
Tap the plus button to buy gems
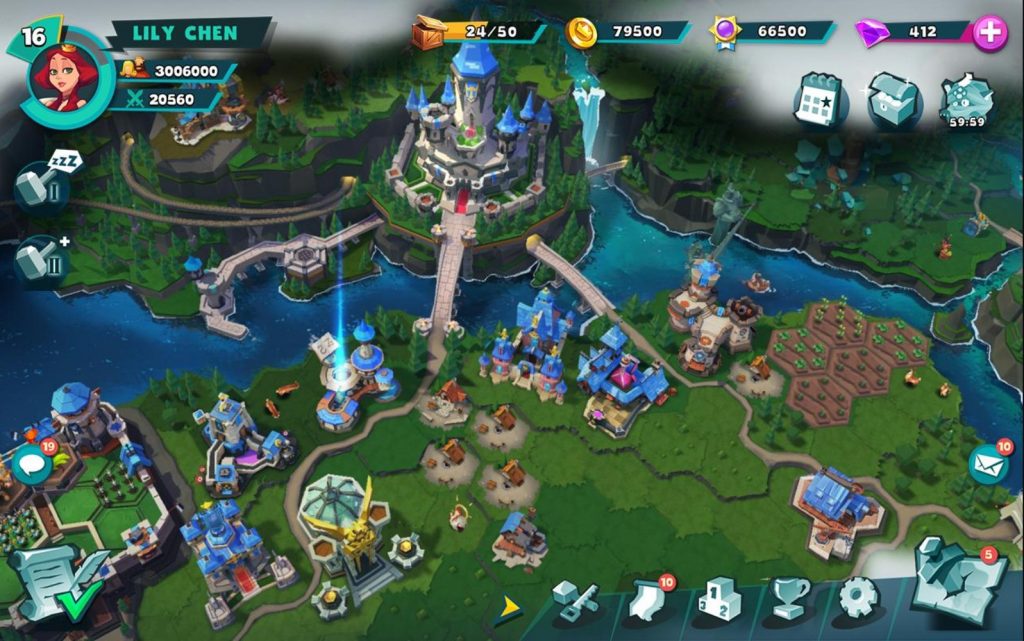pyautogui.click(x=990, y=32)
